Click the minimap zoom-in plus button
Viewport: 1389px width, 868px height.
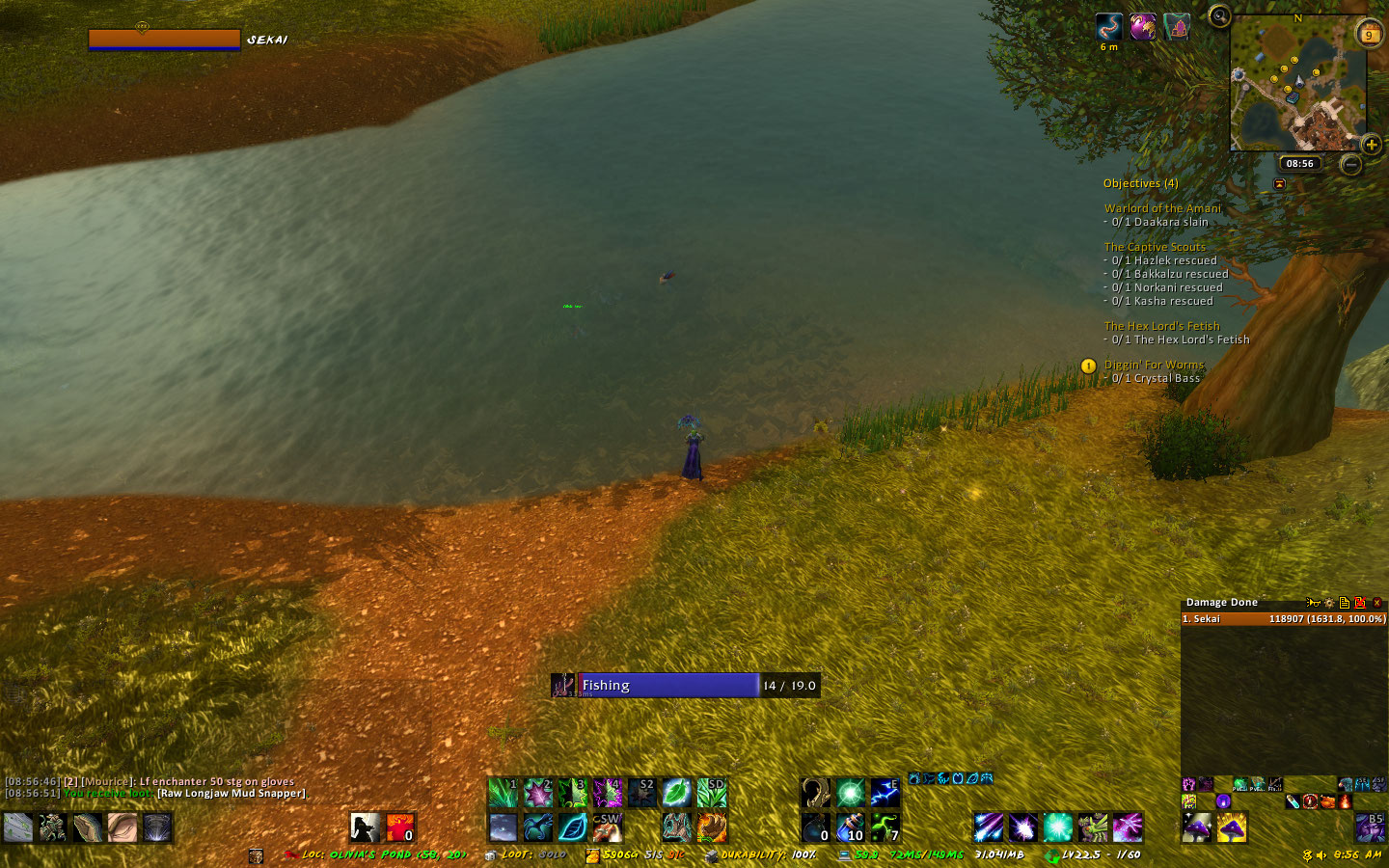[x=1372, y=145]
